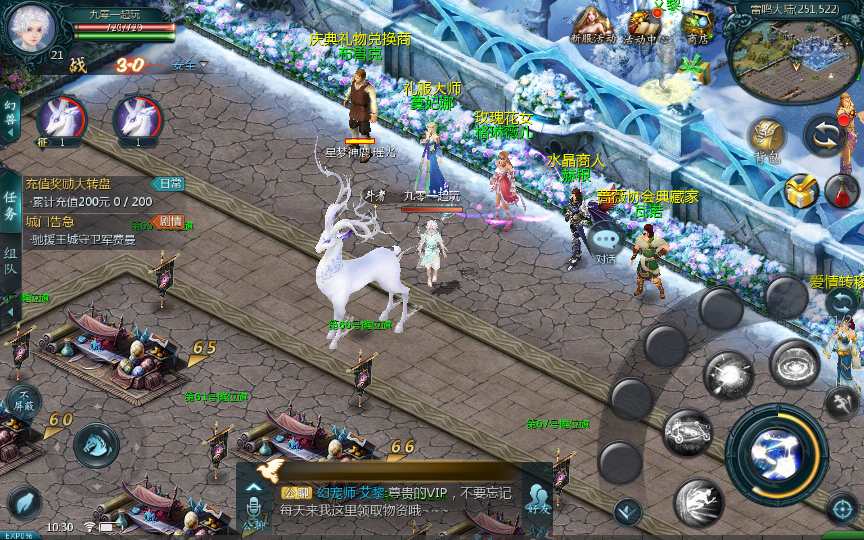
Task: Mount the horse head ride button
Action: (x=96, y=444)
